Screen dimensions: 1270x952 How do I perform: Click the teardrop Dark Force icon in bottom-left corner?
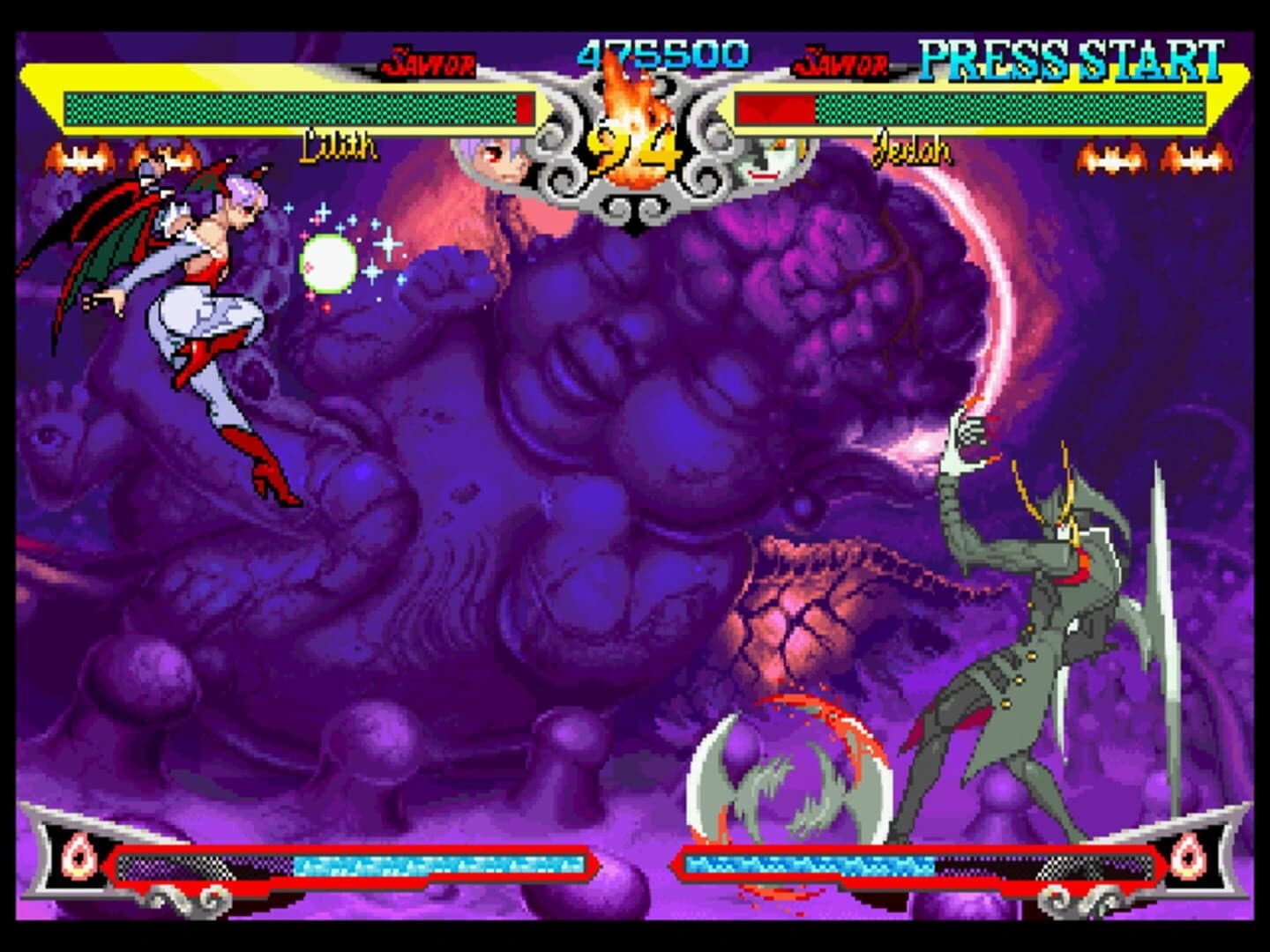(x=78, y=856)
